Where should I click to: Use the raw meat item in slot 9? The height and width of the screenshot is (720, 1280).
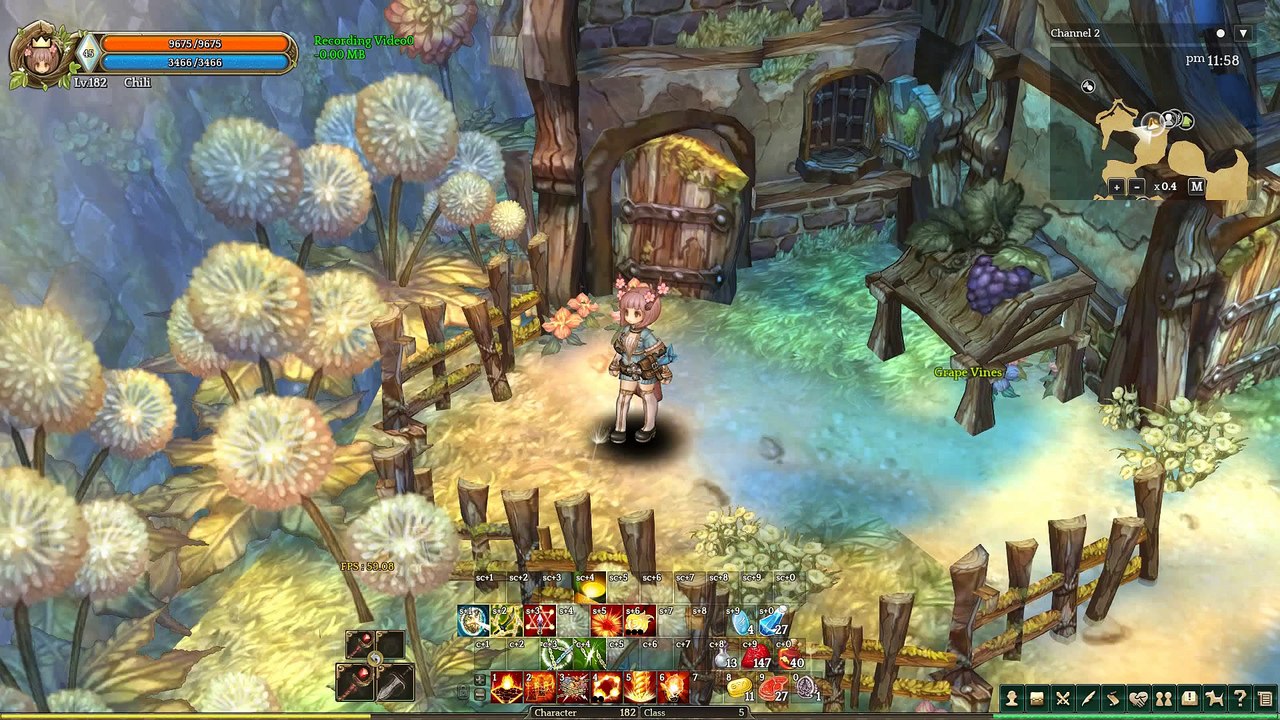pyautogui.click(x=772, y=688)
